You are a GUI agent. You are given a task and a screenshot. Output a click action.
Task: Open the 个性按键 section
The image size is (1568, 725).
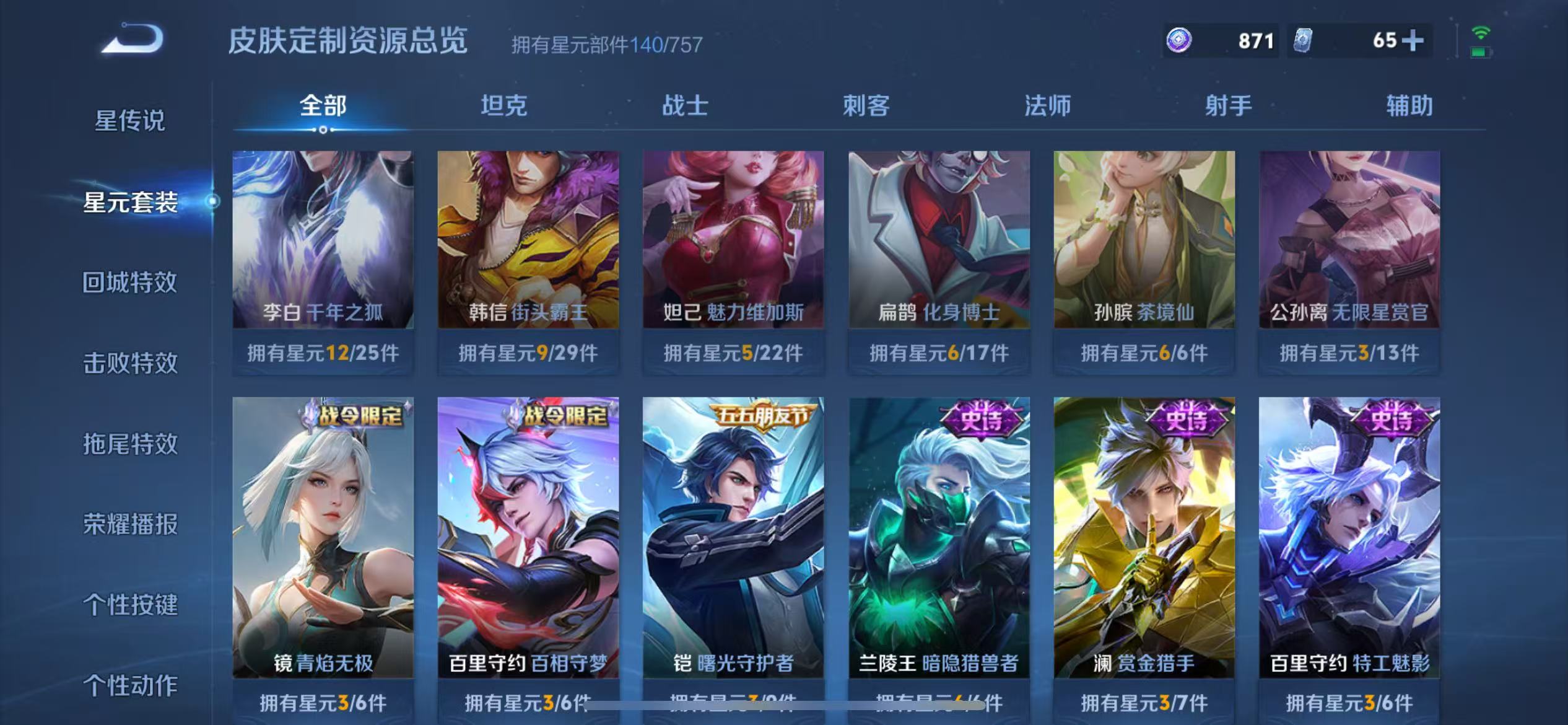pos(130,605)
